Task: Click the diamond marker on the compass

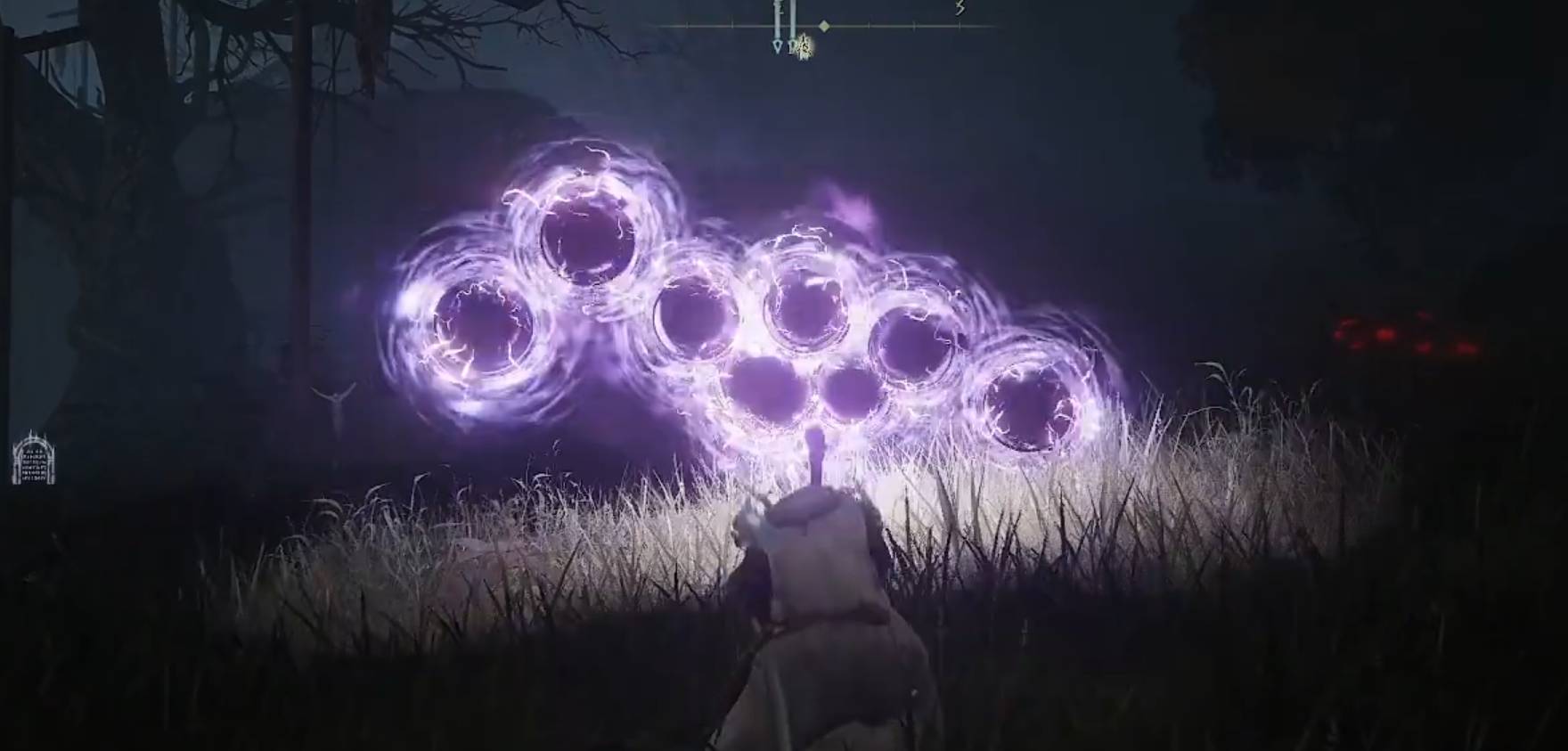Action: [x=824, y=26]
